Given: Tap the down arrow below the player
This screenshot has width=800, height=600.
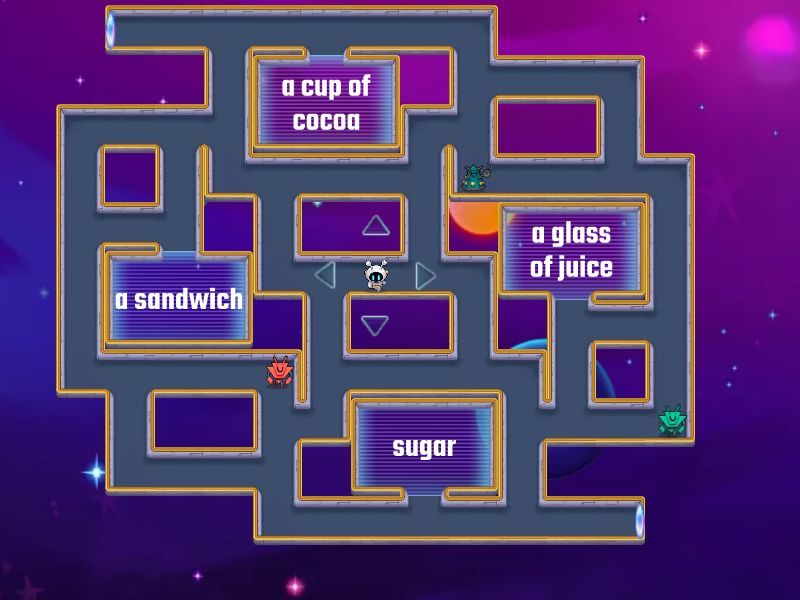Looking at the screenshot, I should click(375, 325).
